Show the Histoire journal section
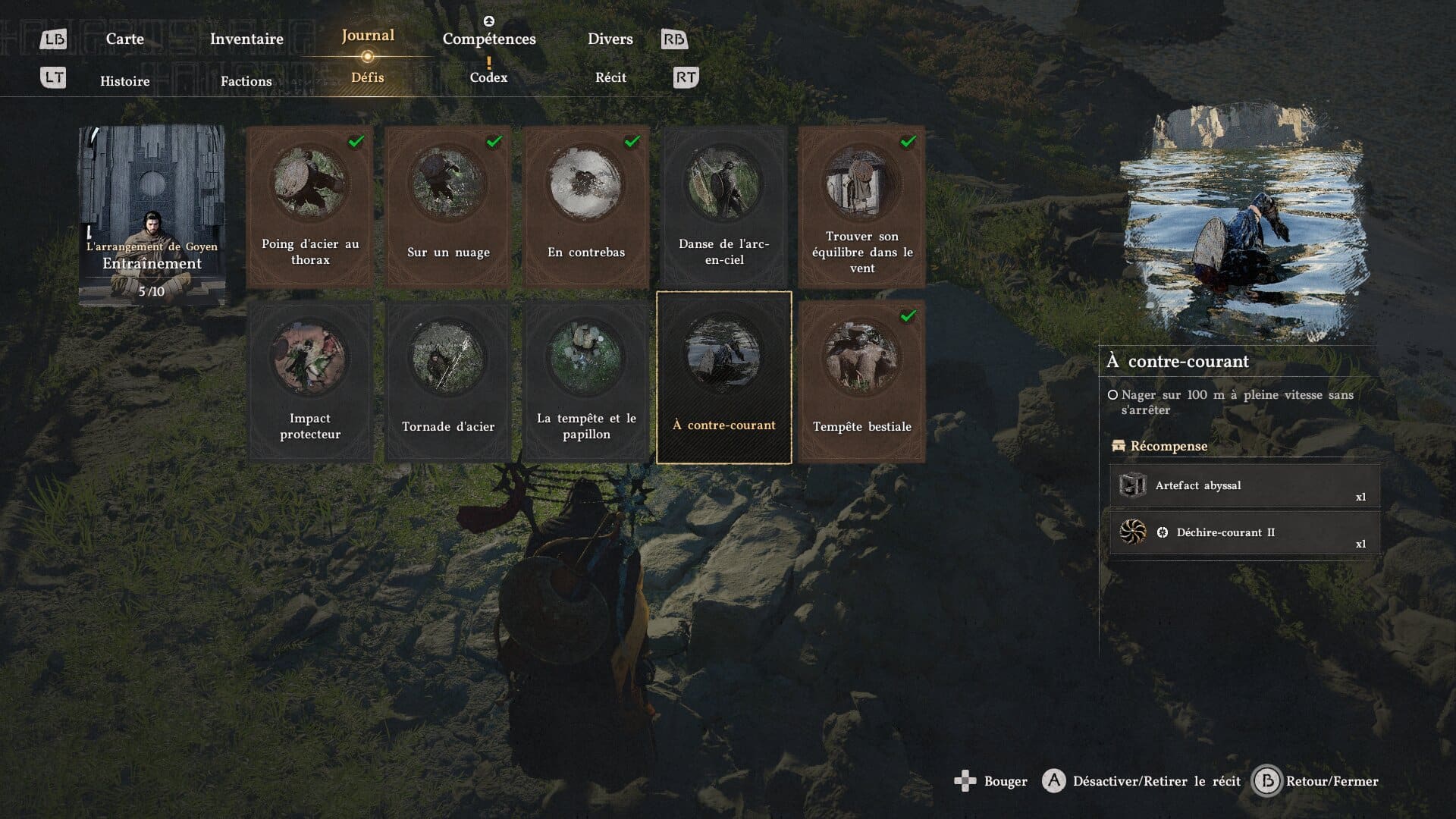 (x=124, y=81)
